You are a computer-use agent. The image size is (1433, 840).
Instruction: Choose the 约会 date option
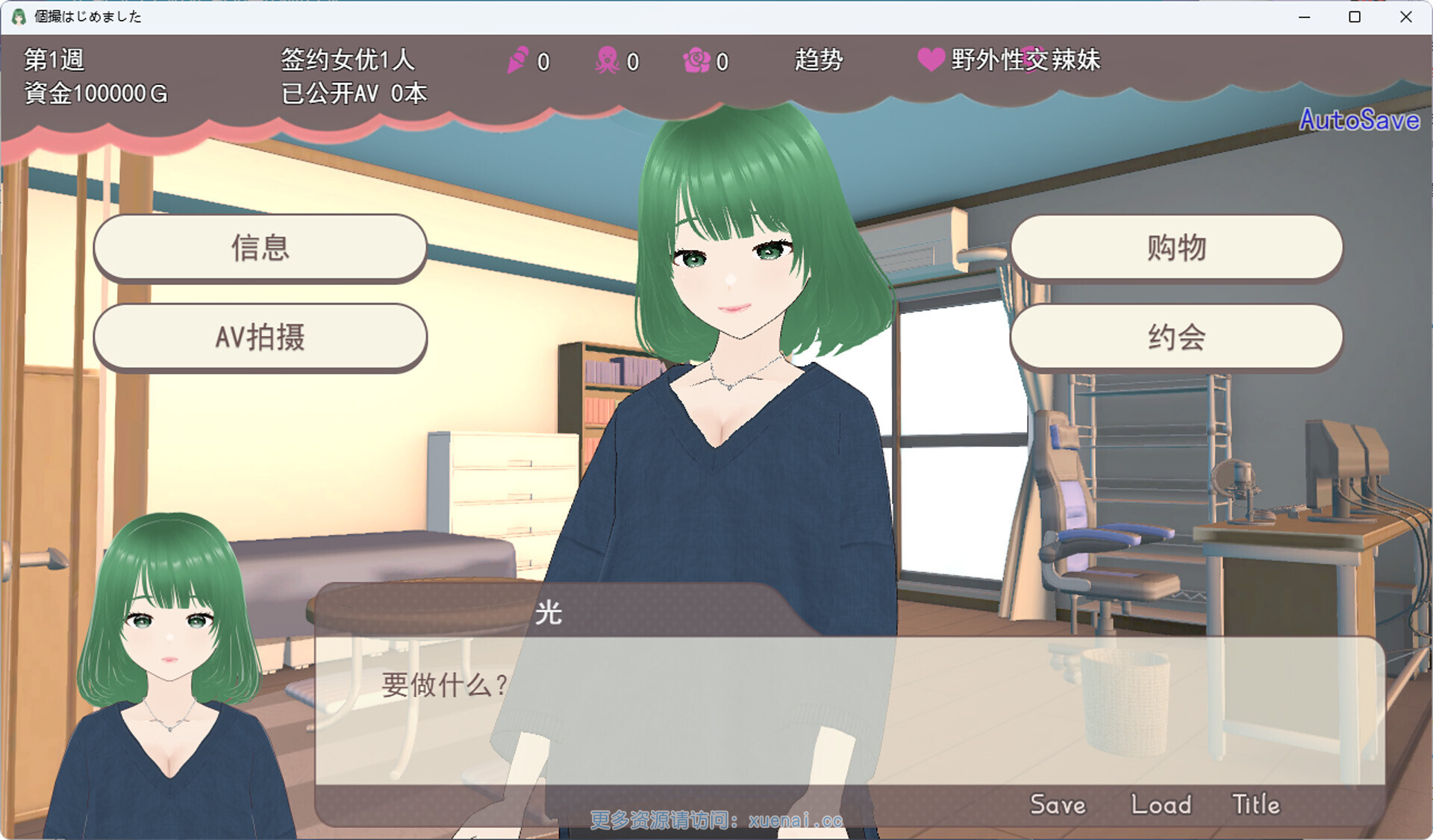[1176, 337]
